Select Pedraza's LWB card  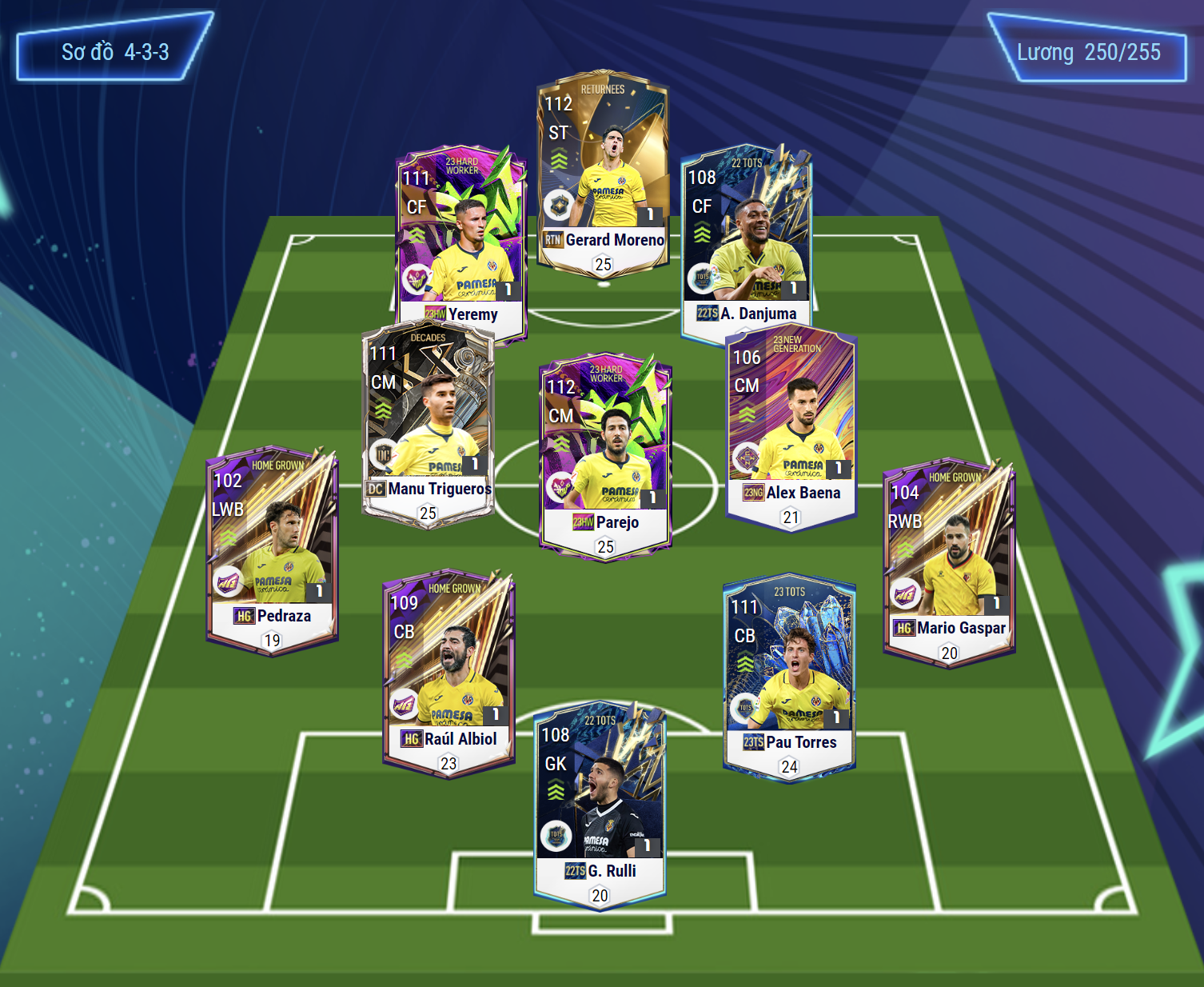272,548
